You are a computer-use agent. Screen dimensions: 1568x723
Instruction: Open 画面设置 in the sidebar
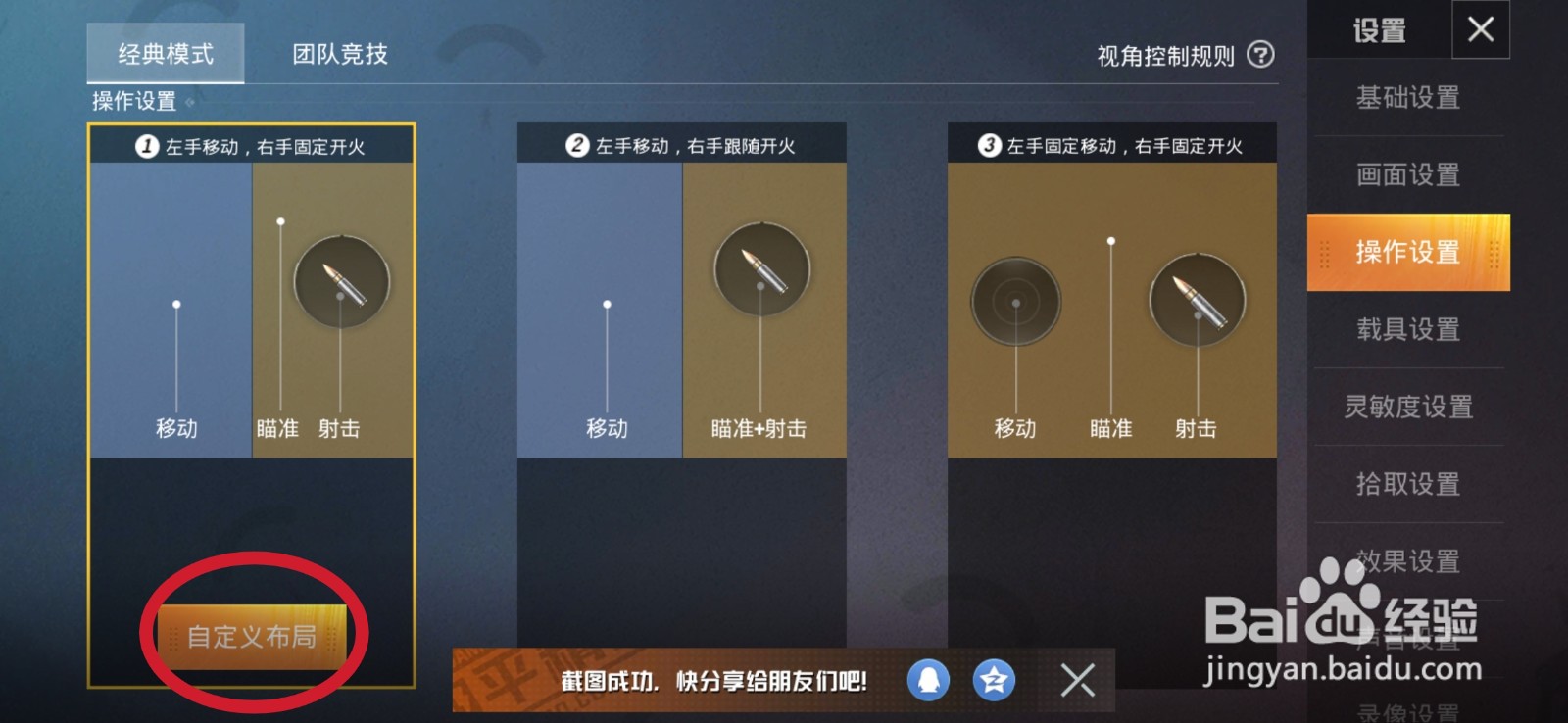pyautogui.click(x=1408, y=175)
